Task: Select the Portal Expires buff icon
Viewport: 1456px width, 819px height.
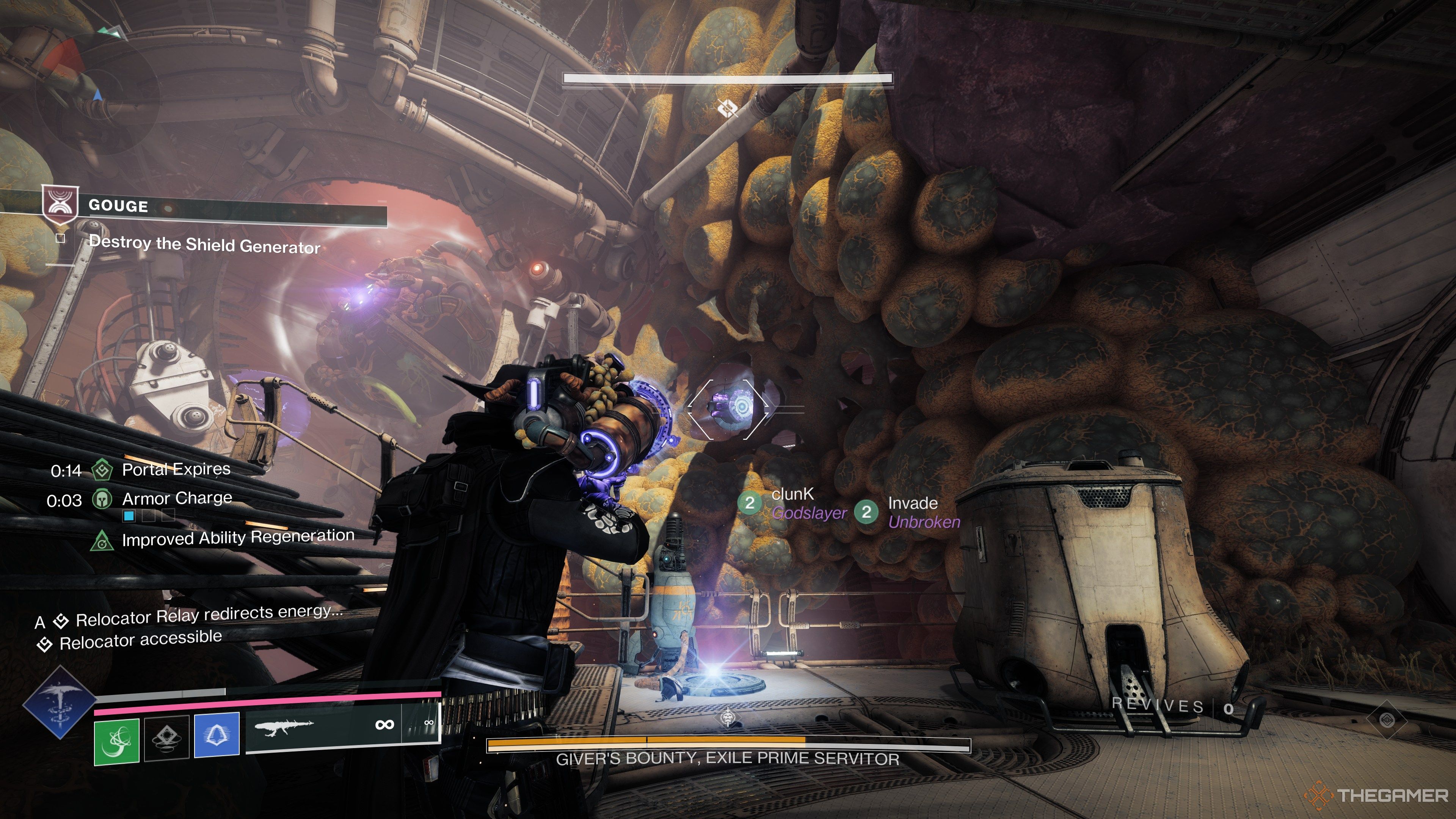Action: click(x=102, y=470)
